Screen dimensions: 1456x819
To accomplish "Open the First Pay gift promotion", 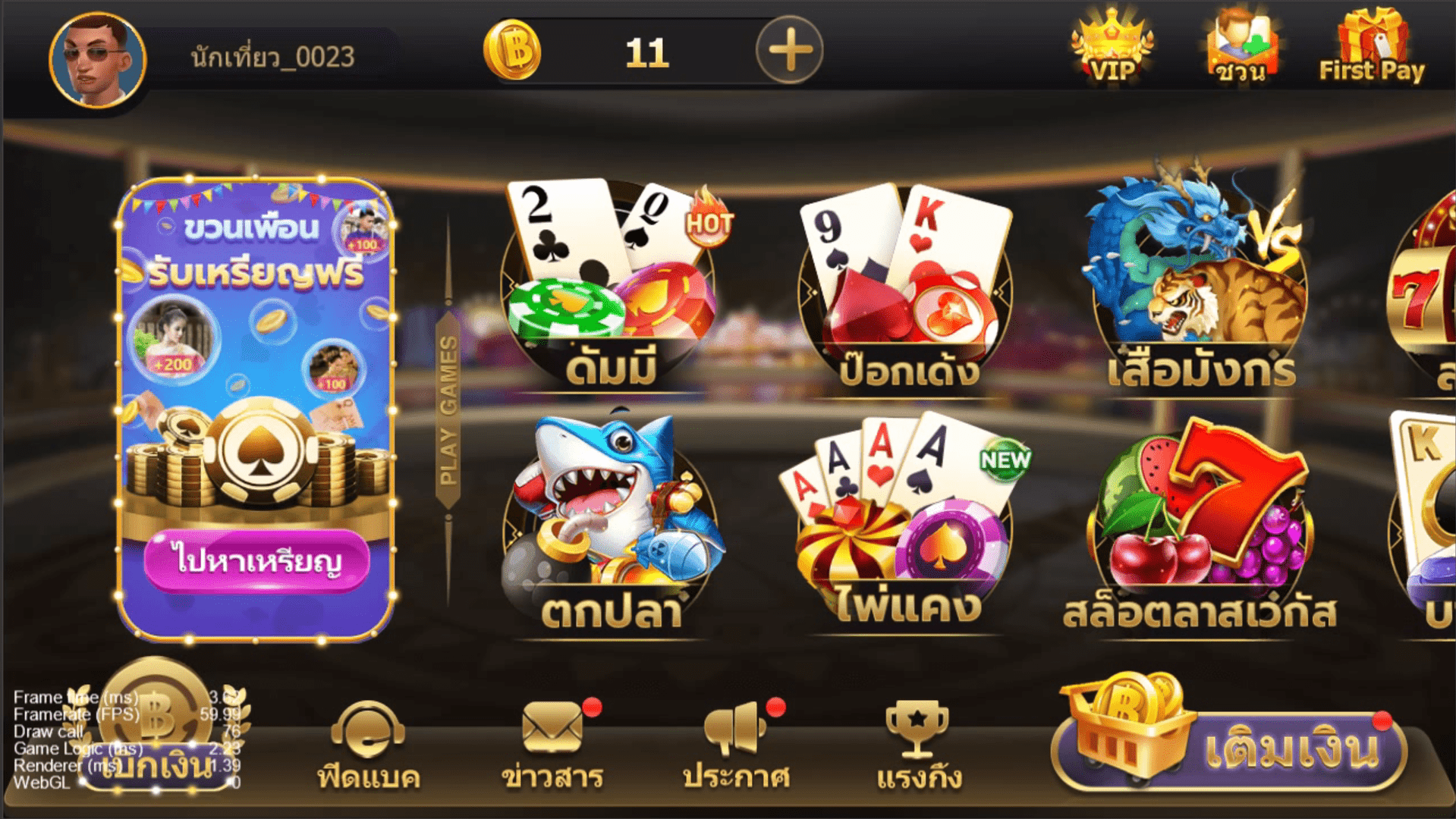I will click(1370, 45).
